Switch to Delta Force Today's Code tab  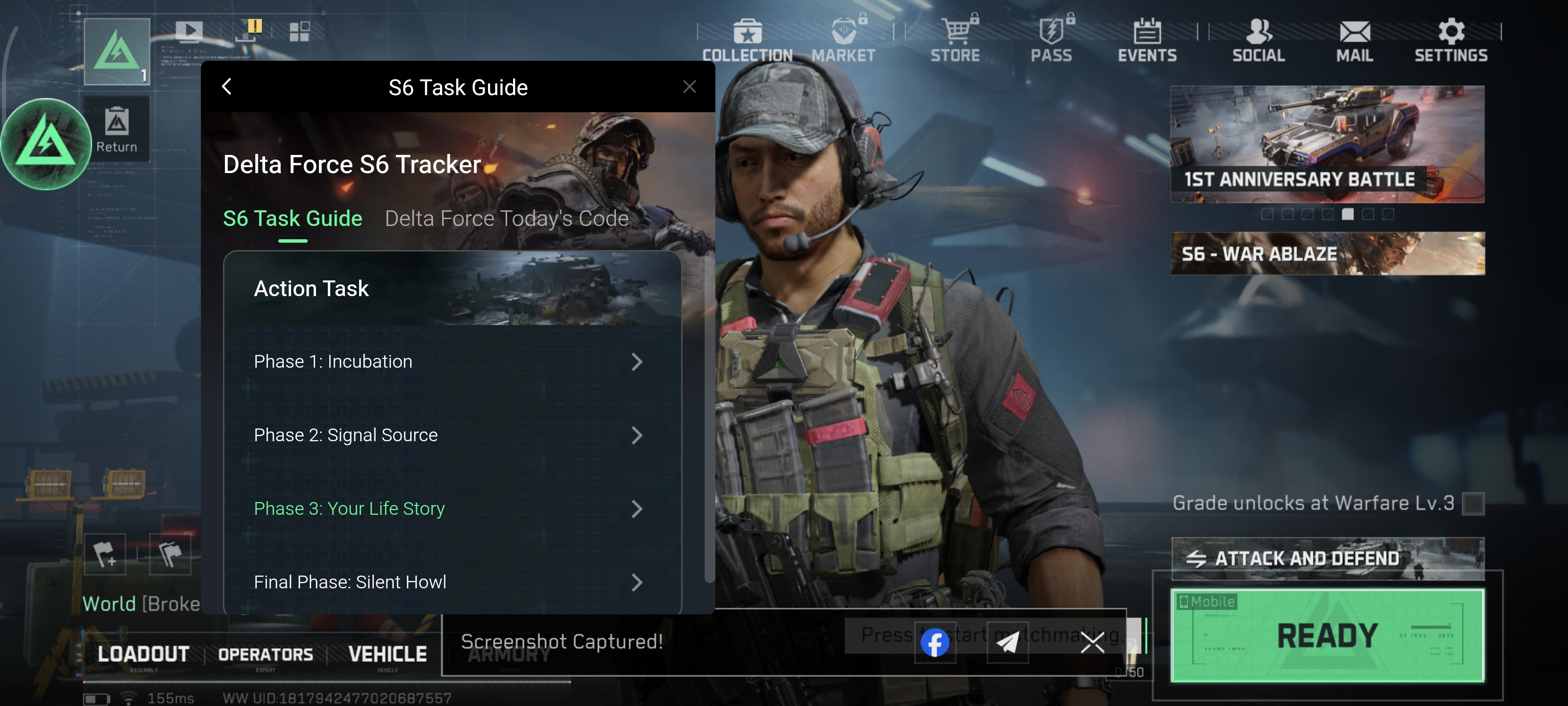tap(507, 219)
